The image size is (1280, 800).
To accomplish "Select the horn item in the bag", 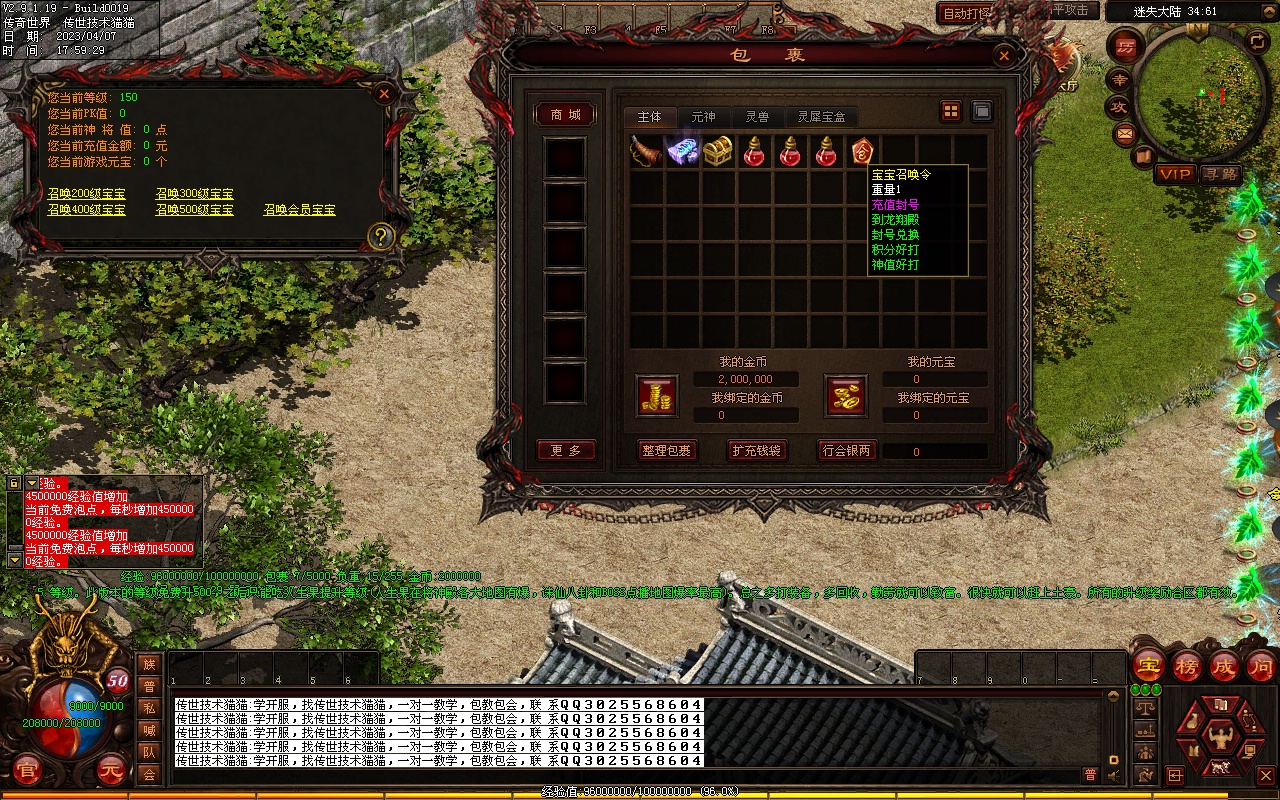I will [x=647, y=152].
